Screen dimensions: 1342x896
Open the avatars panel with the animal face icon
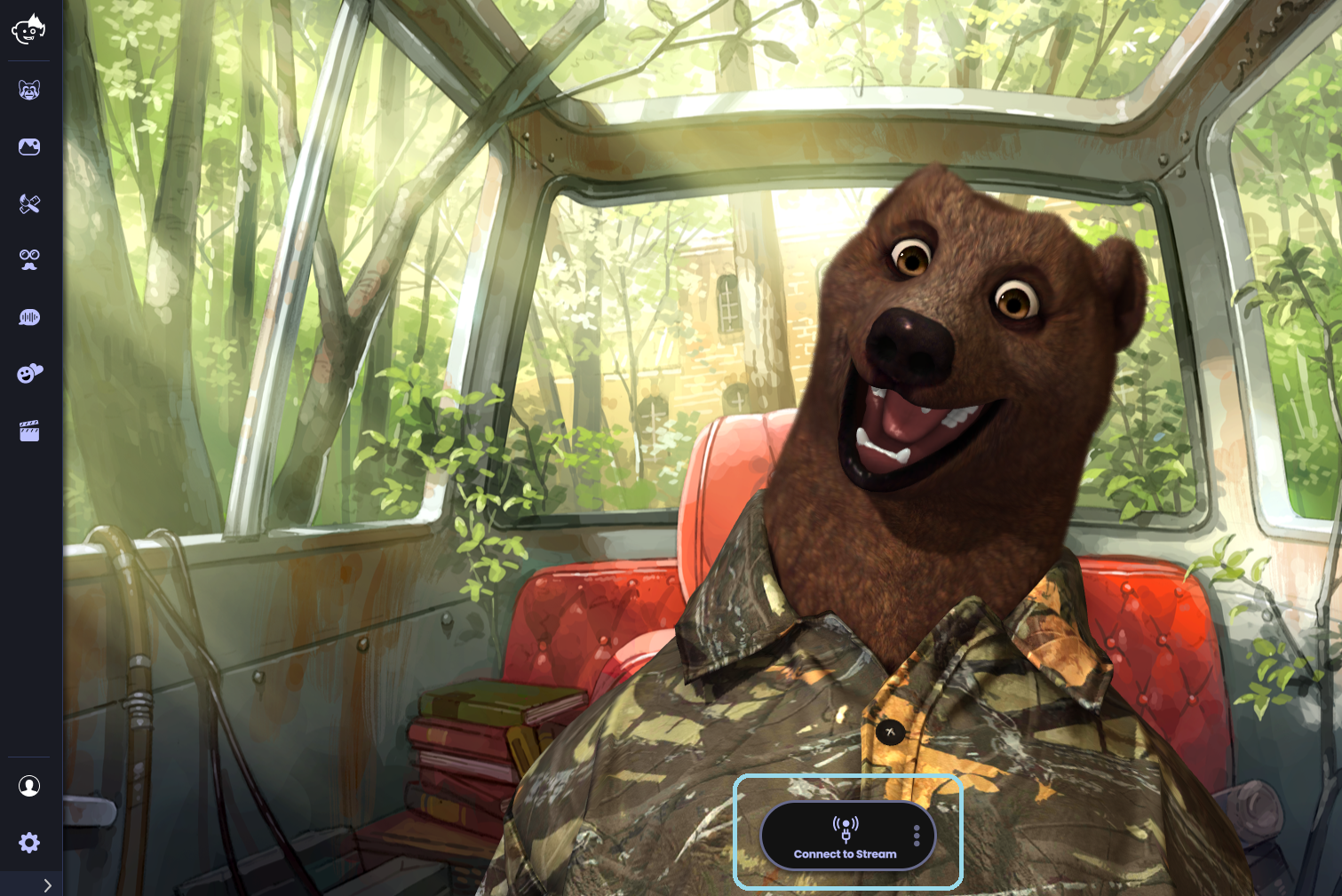click(29, 90)
